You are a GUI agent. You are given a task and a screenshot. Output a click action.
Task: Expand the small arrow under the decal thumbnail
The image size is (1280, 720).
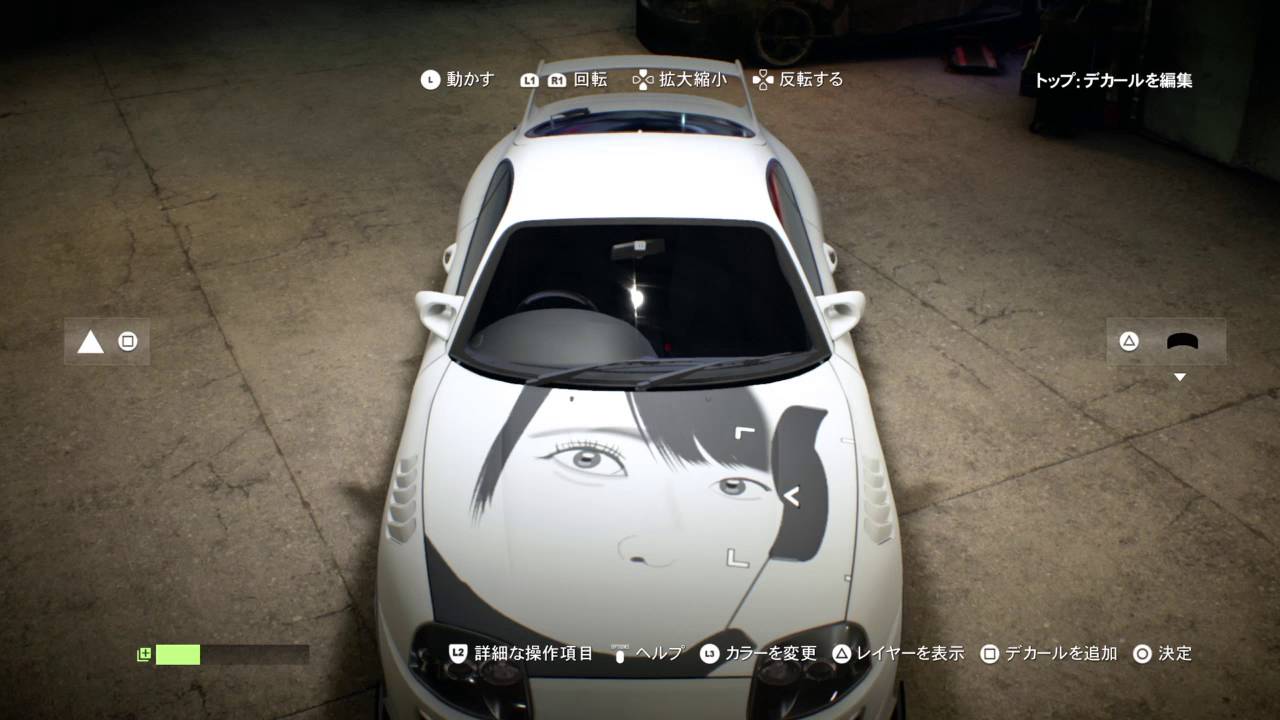pos(1180,377)
